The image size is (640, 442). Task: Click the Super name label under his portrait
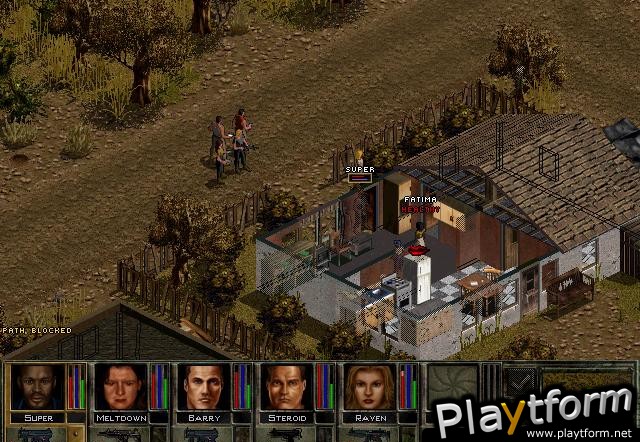(x=38, y=416)
